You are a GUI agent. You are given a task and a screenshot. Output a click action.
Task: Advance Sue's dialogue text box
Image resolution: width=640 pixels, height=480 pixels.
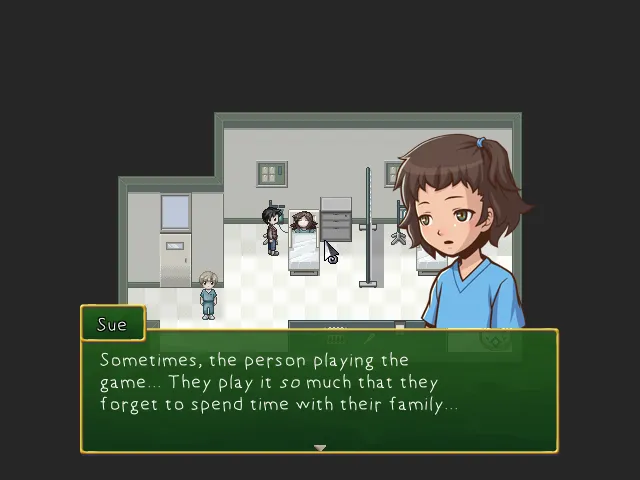pos(319,392)
